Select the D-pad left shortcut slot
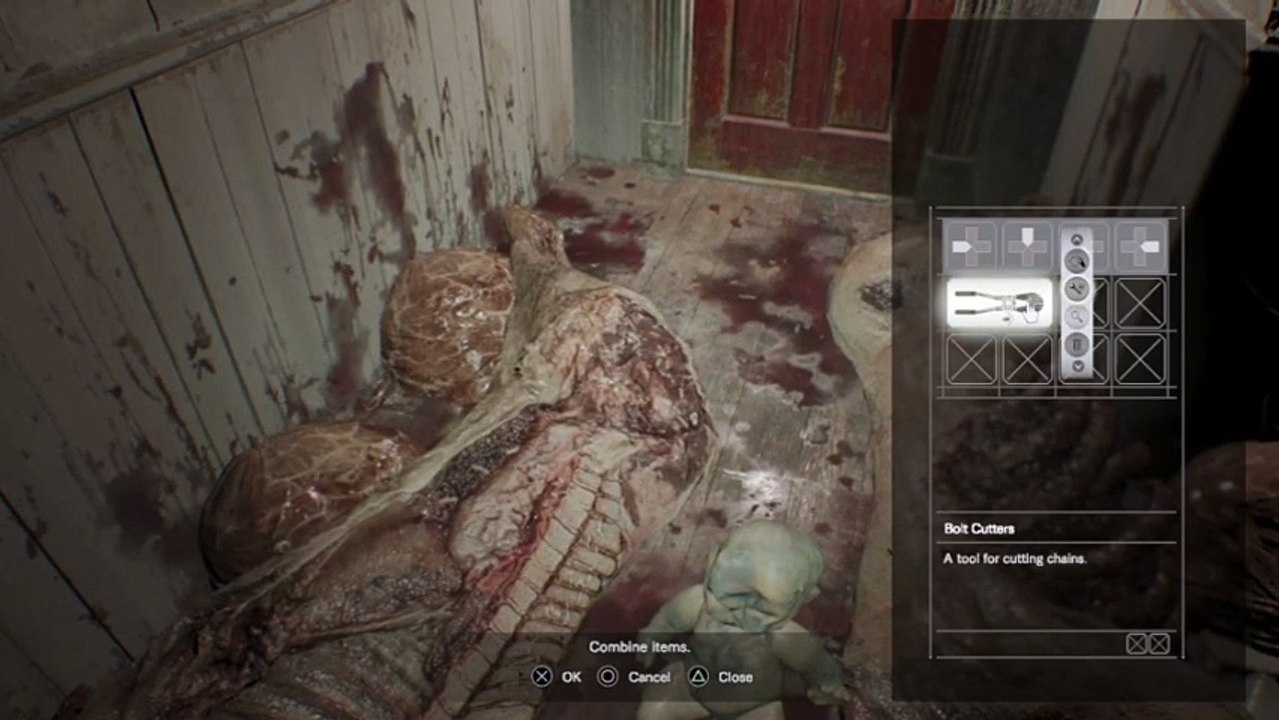The image size is (1279, 720). click(x=970, y=245)
